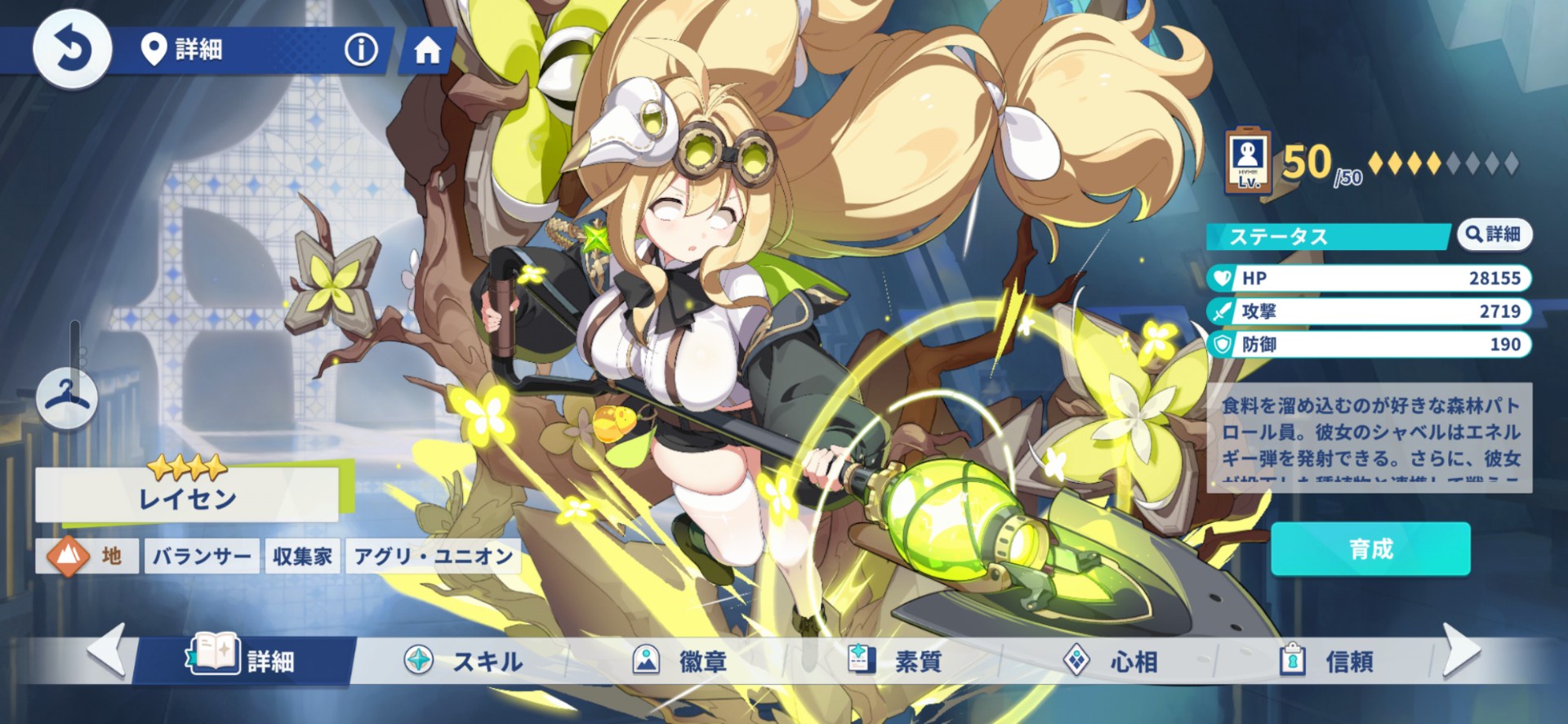Tap the バランサー class tag
This screenshot has height=724, width=1568.
202,556
